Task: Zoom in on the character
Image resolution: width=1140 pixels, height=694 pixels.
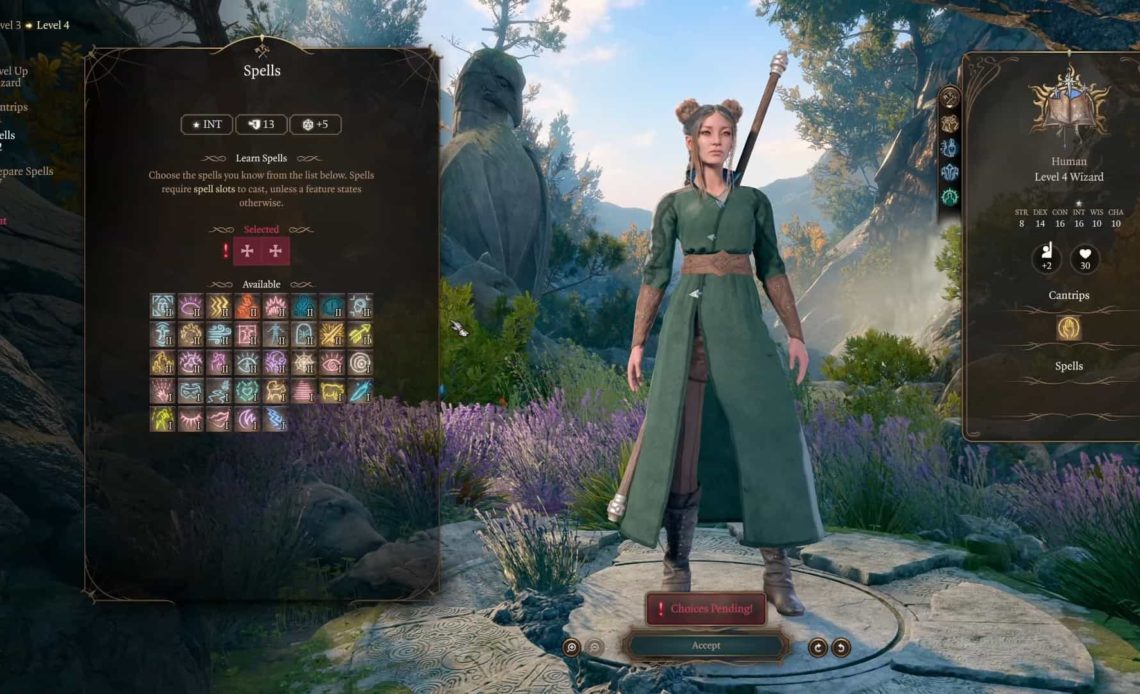Action: (571, 647)
